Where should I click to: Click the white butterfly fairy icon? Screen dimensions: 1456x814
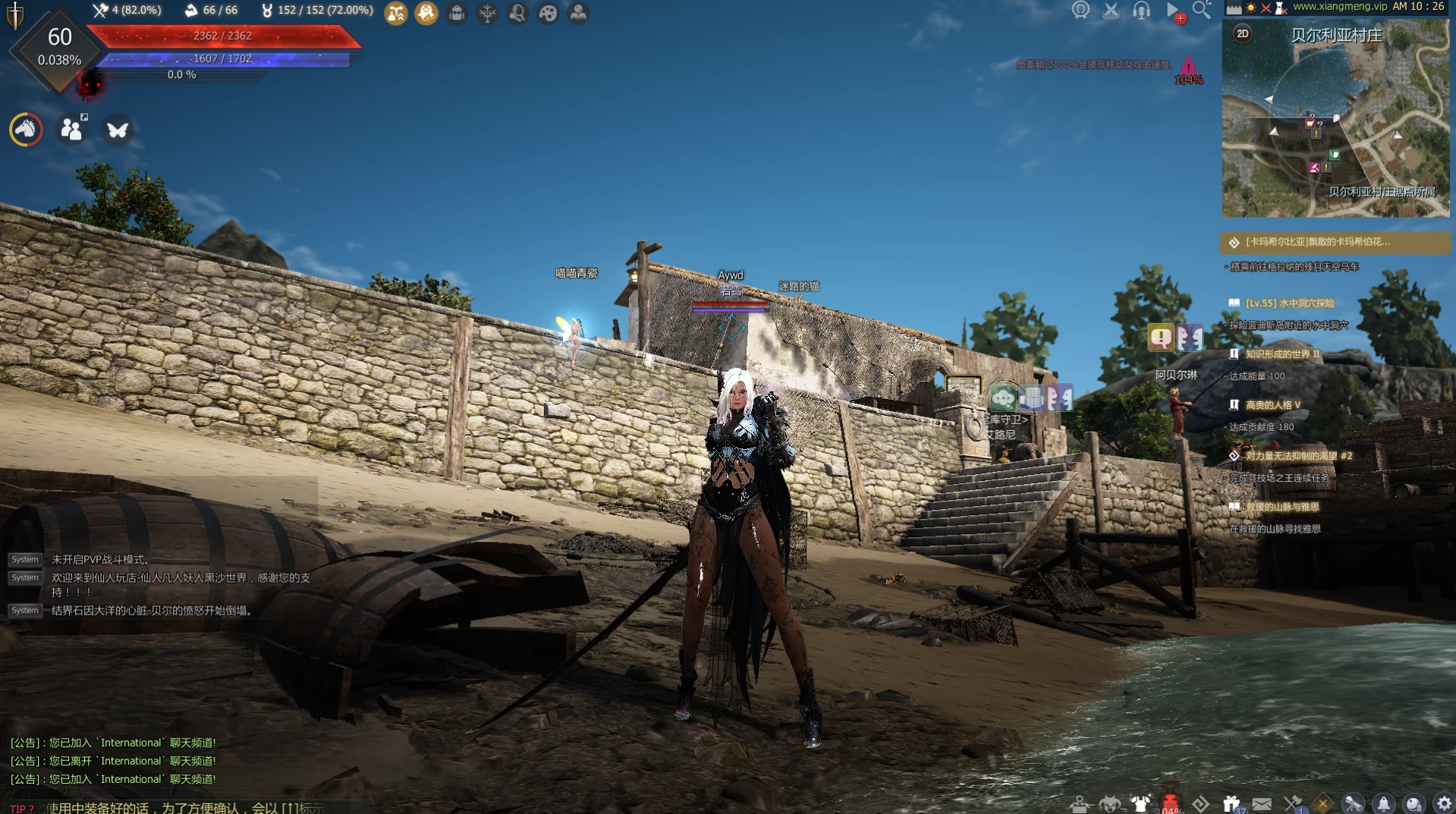coord(118,130)
